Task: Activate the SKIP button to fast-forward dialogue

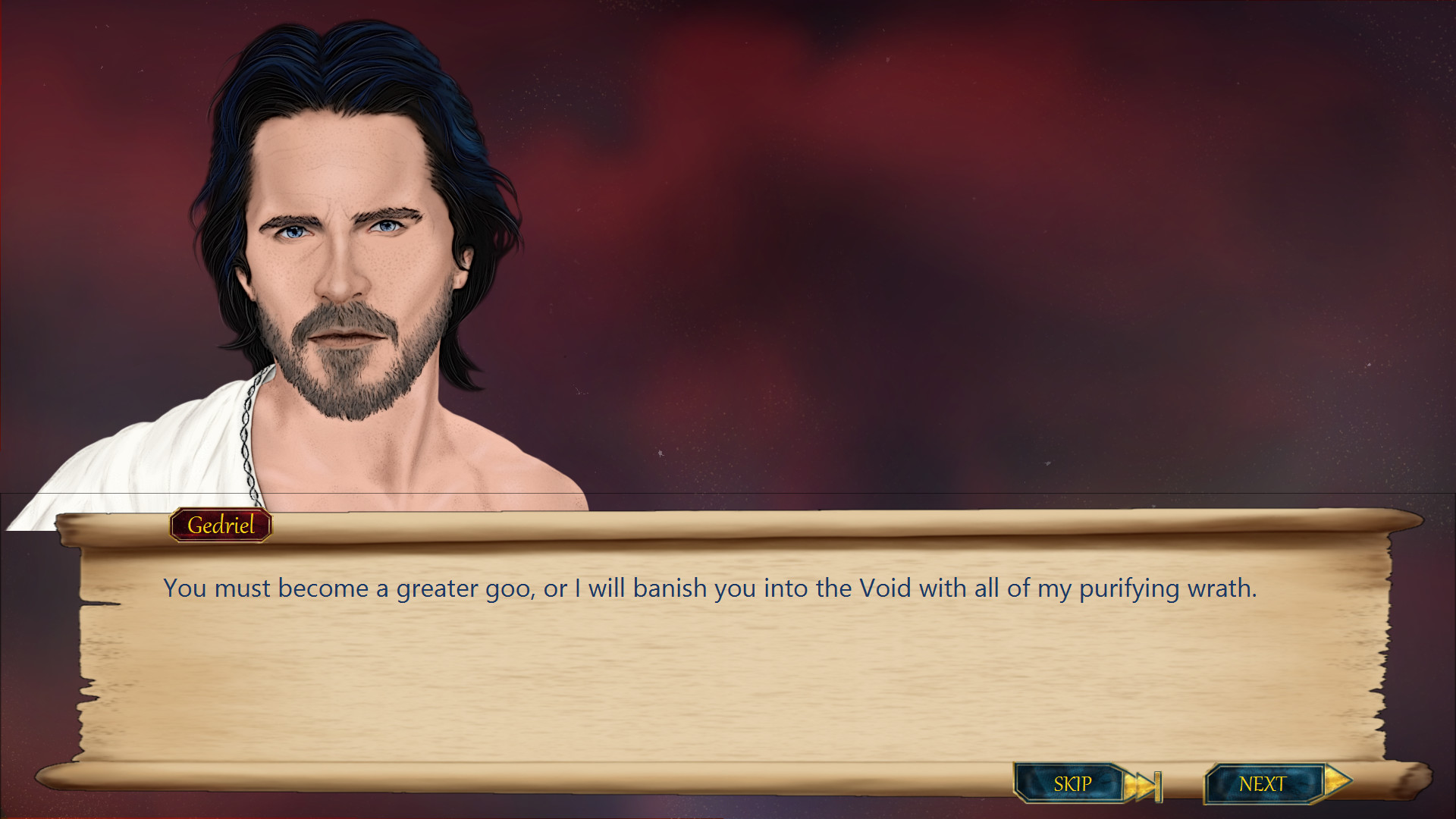Action: tap(1072, 783)
